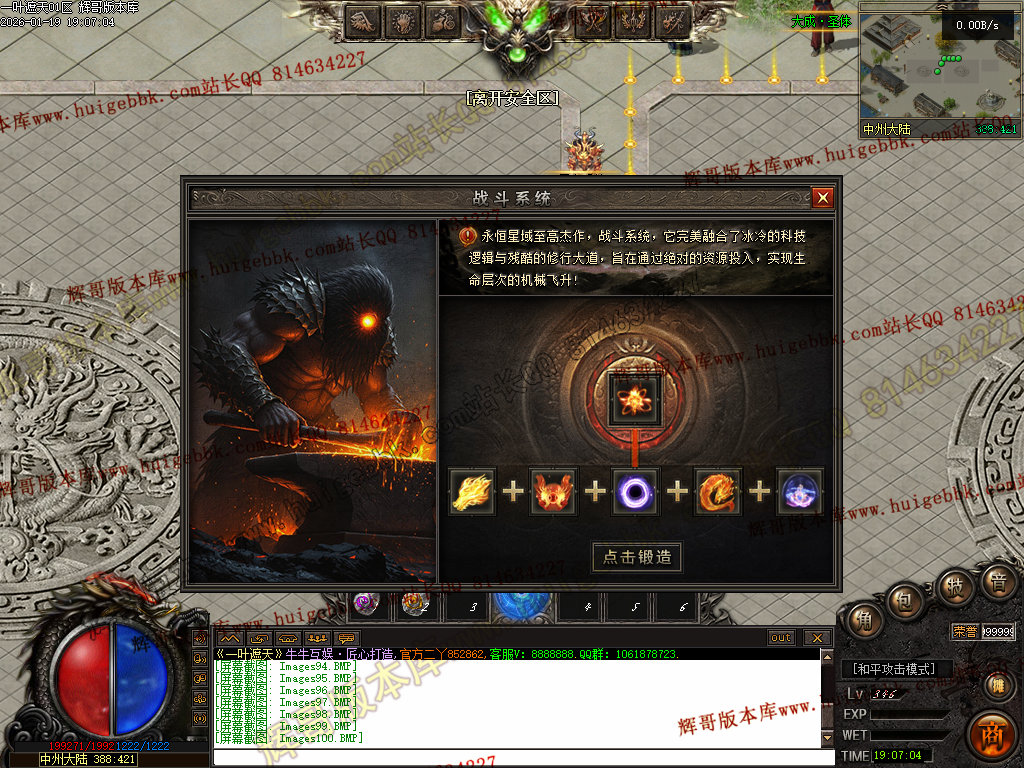Open the character panel (角) button

click(x=861, y=619)
